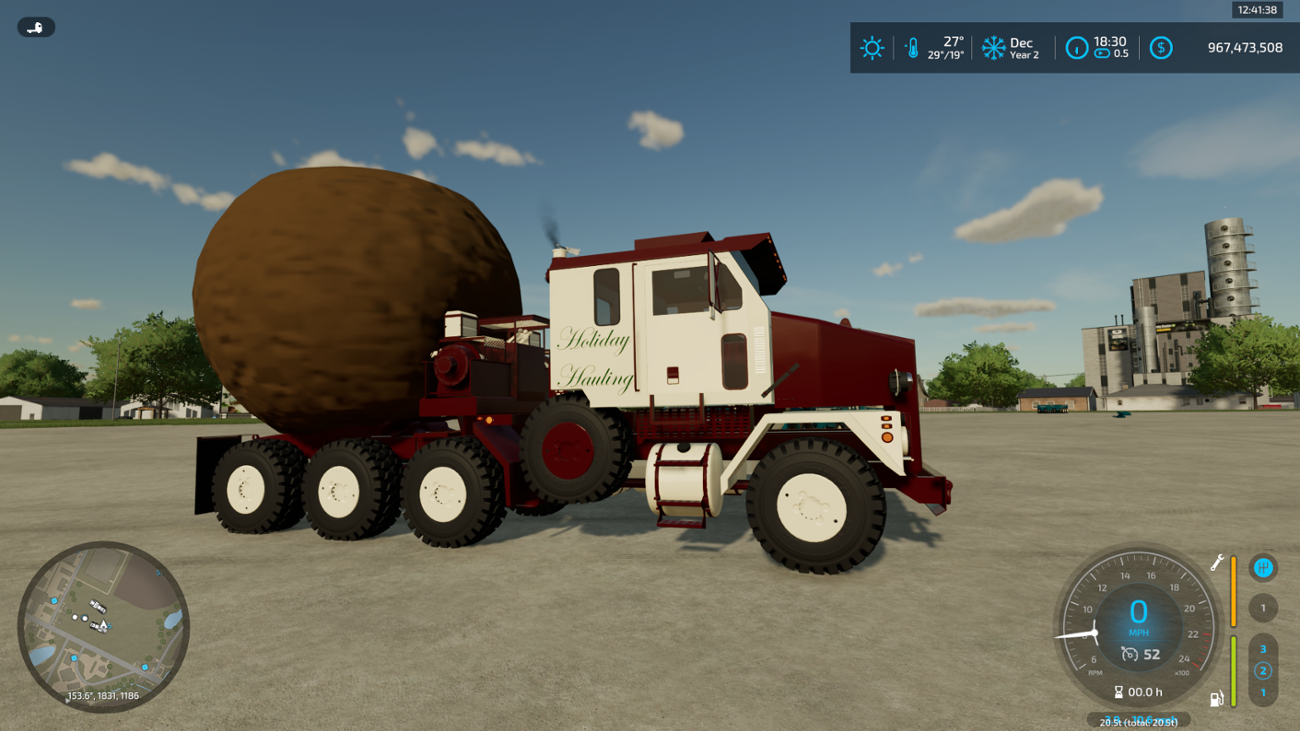Screen dimensions: 1300x731
Task: Click the green fuel level bar
Action: [1234, 670]
